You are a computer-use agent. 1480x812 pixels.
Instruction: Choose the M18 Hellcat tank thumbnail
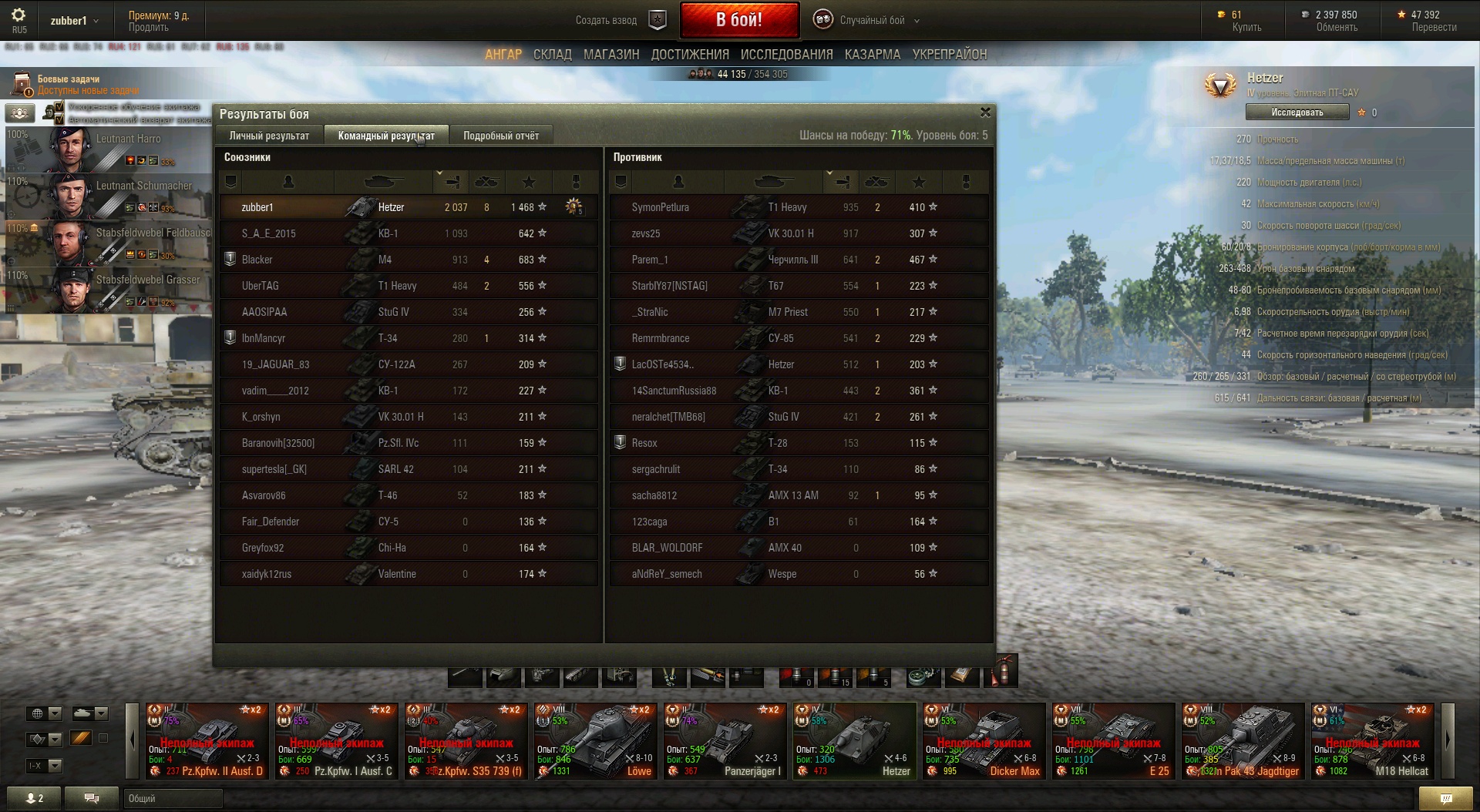click(x=1373, y=740)
